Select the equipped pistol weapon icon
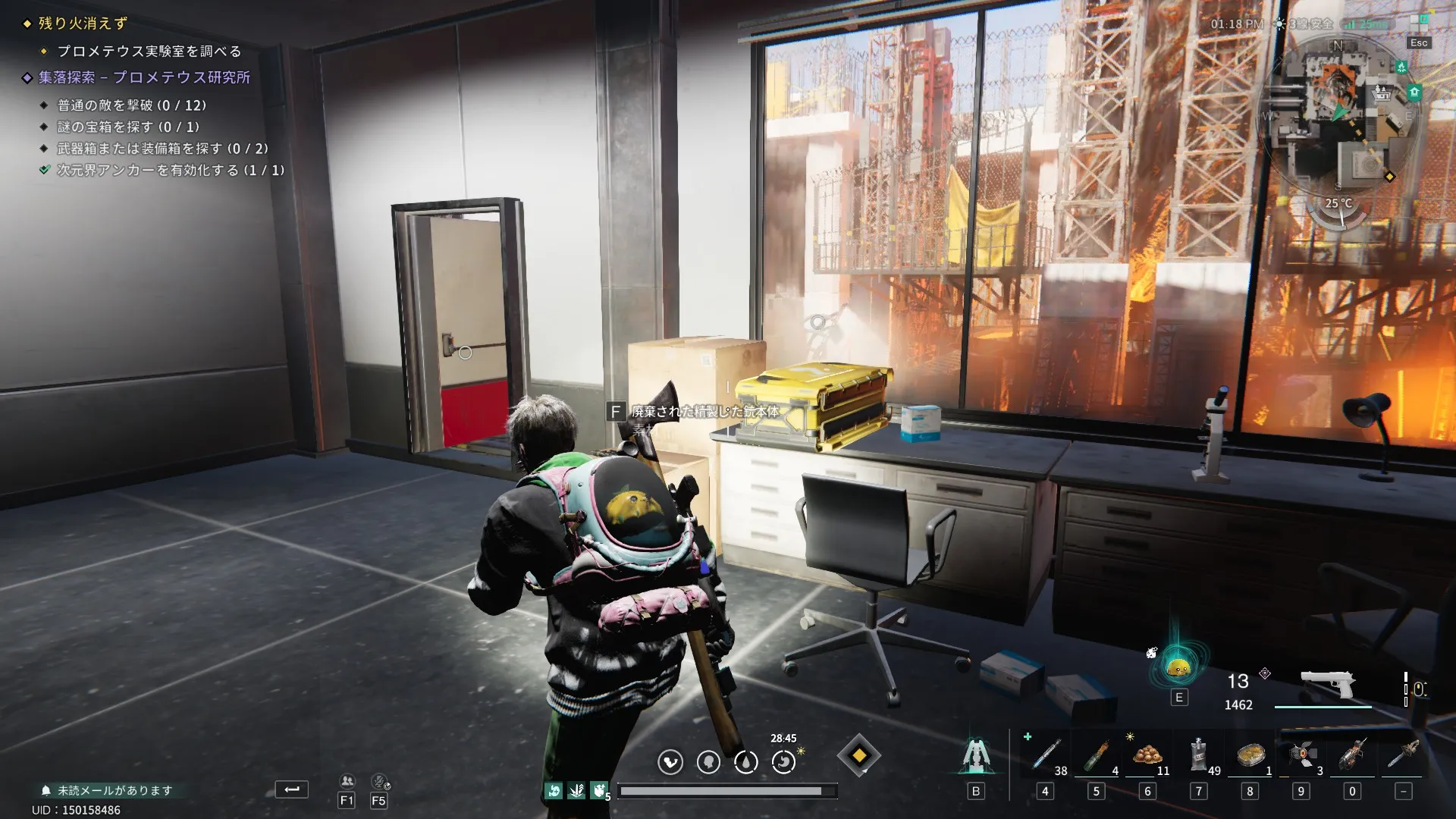 tap(1327, 684)
